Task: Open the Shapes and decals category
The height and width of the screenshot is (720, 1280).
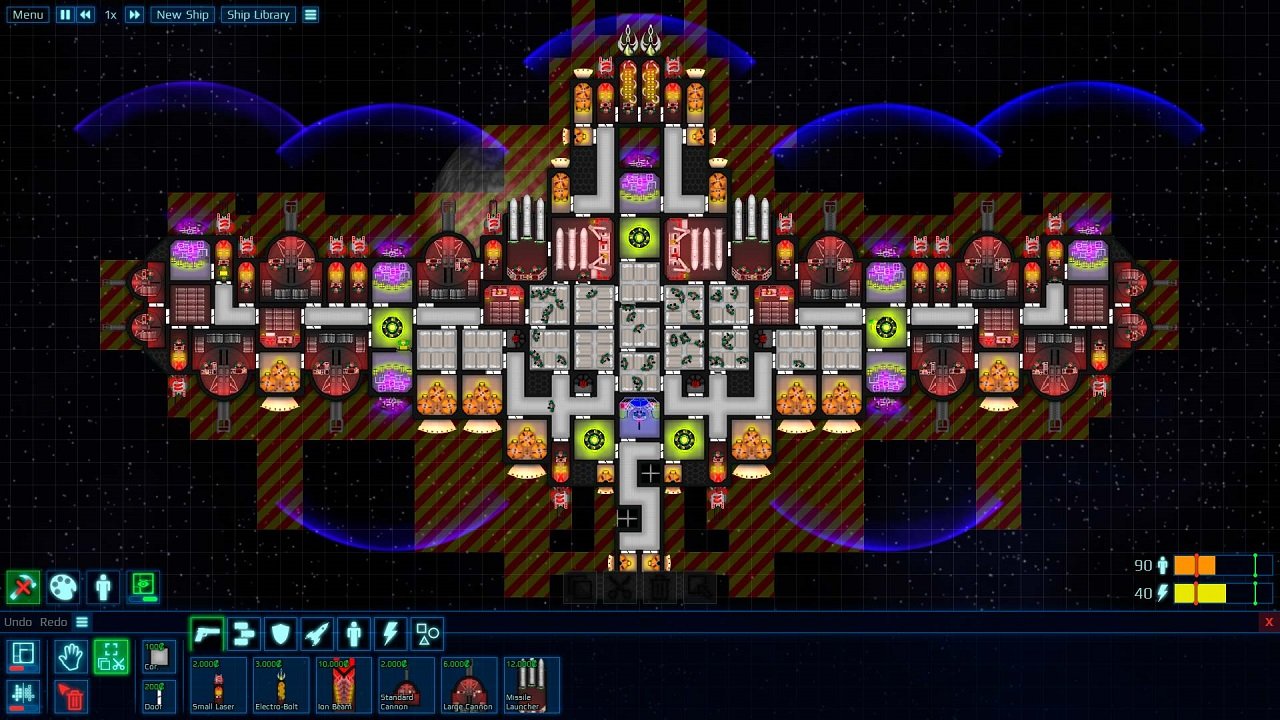Action: 425,633
